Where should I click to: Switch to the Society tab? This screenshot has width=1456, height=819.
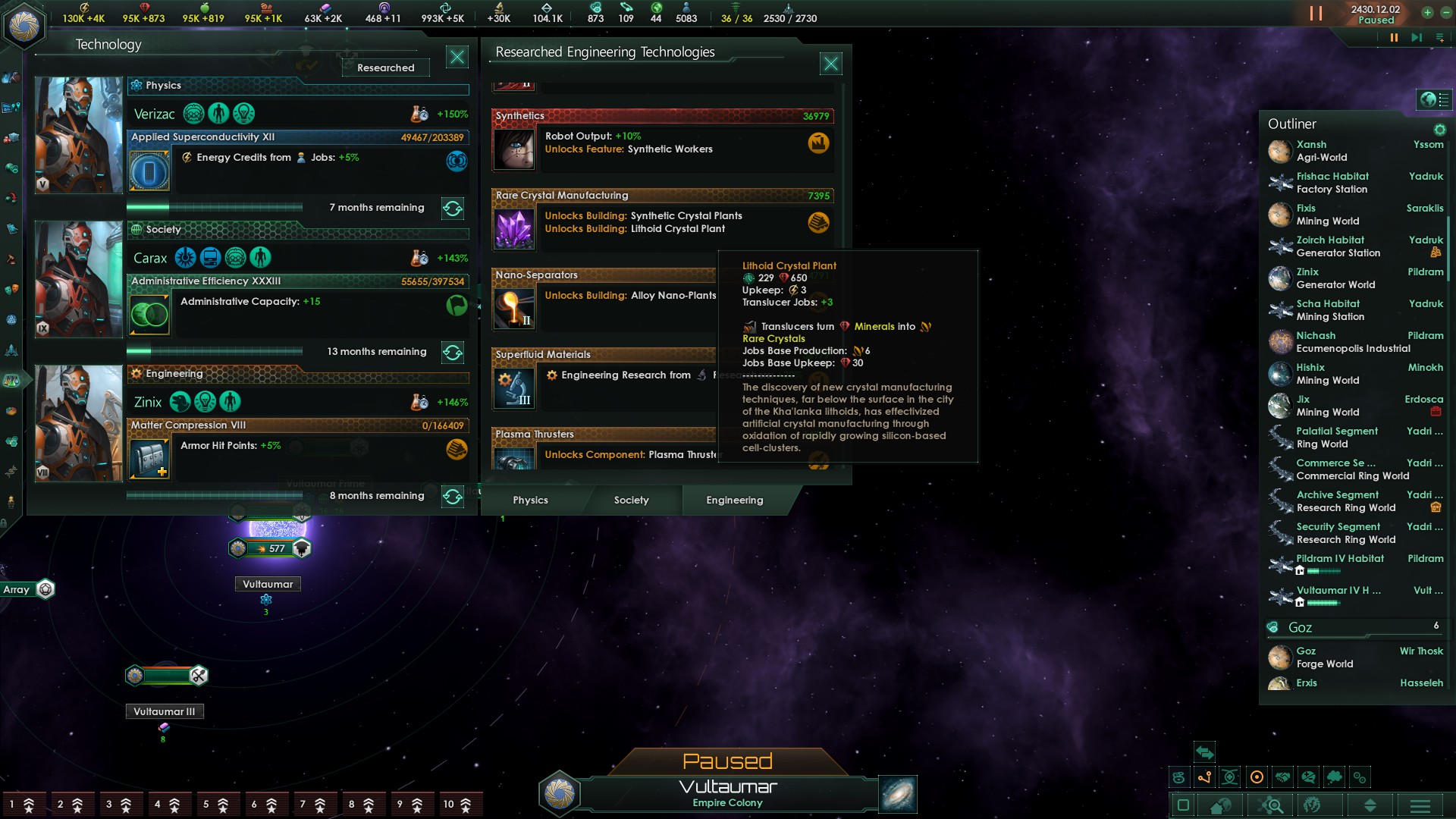pyautogui.click(x=631, y=500)
